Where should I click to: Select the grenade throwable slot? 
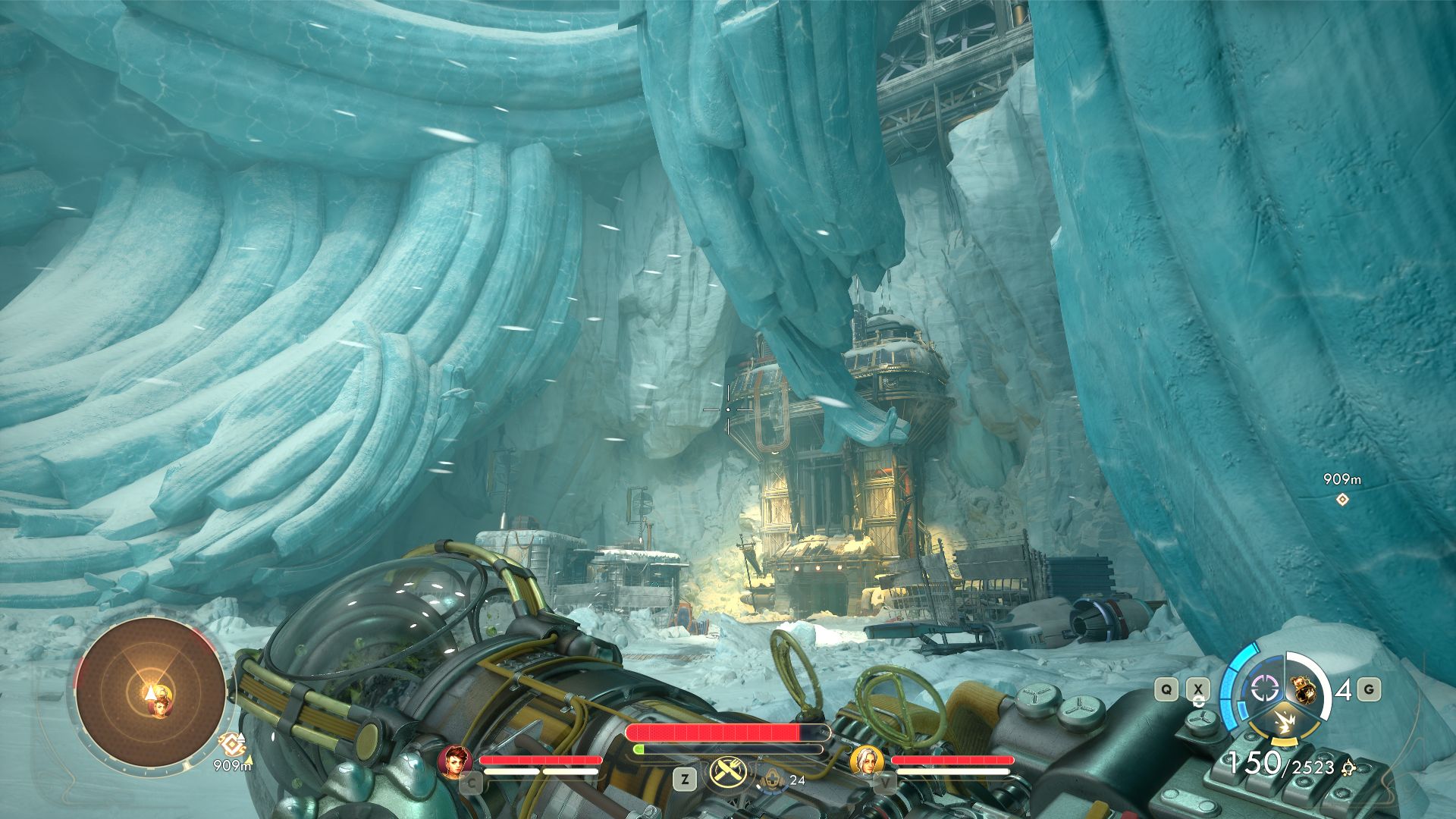click(x=1303, y=689)
